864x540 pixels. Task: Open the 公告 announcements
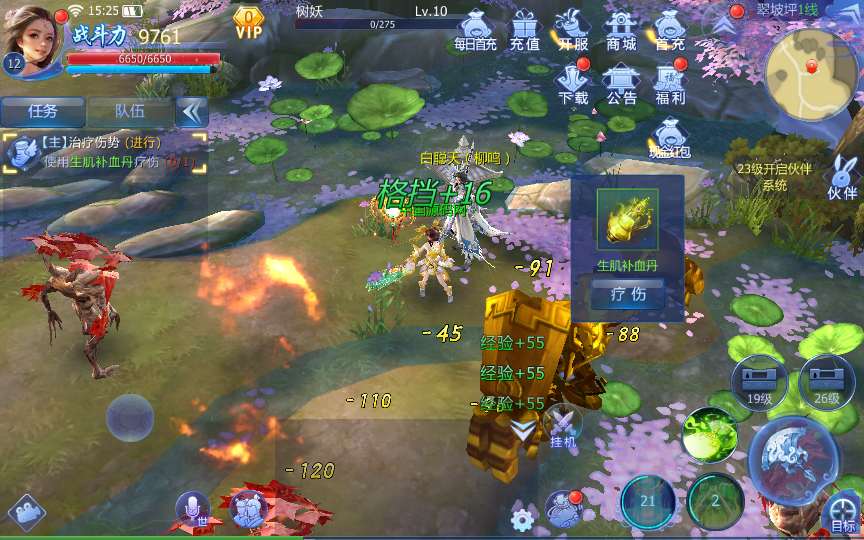(x=621, y=83)
